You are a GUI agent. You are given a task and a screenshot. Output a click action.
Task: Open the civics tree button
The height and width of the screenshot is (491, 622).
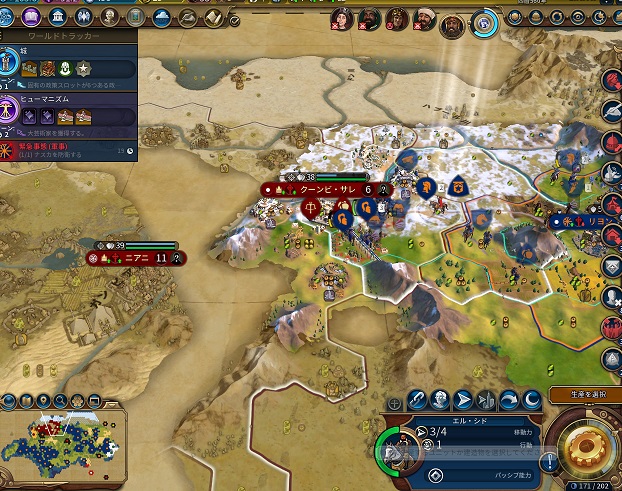tap(31, 17)
